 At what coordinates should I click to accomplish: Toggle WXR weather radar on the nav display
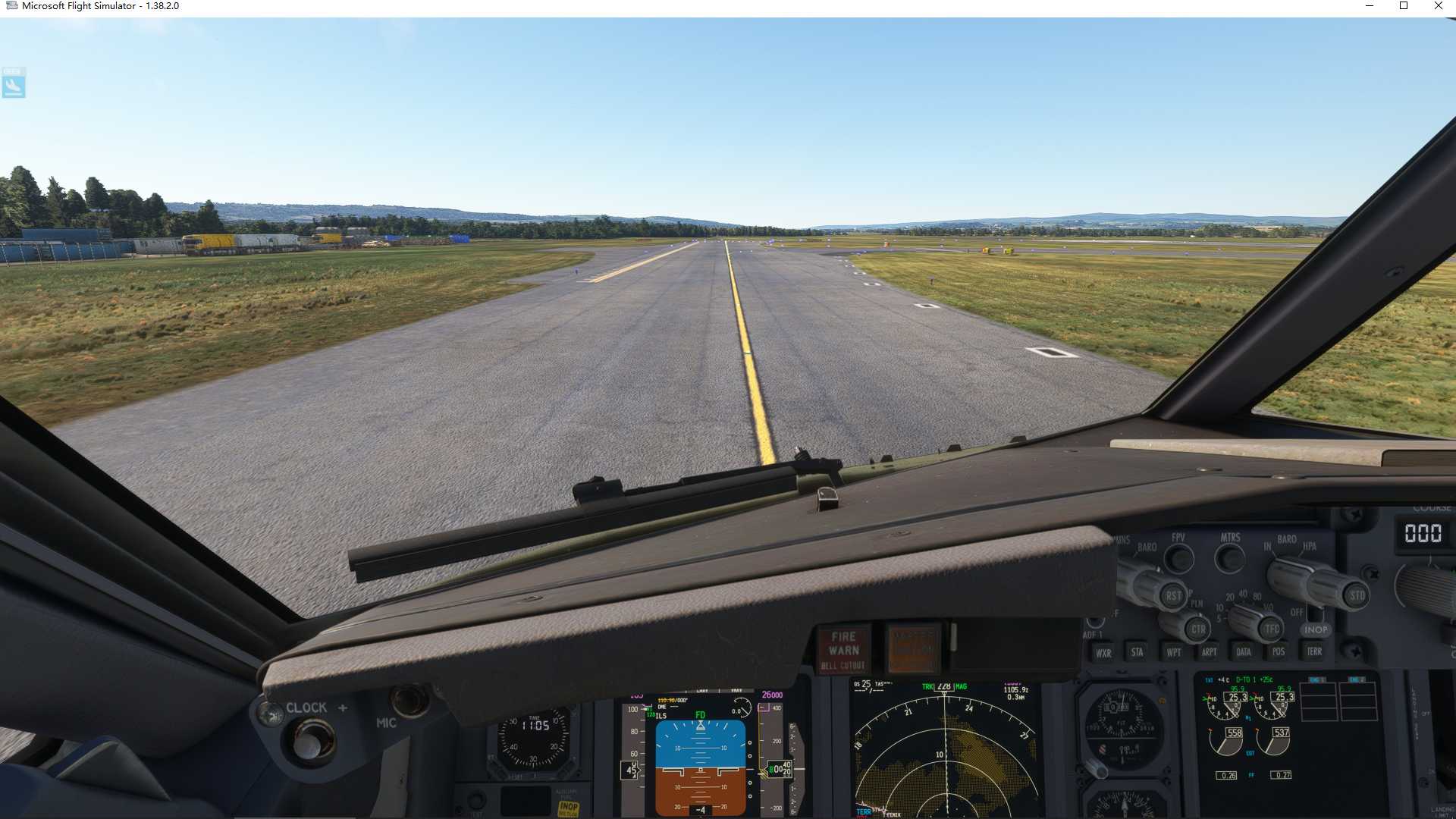point(1103,653)
